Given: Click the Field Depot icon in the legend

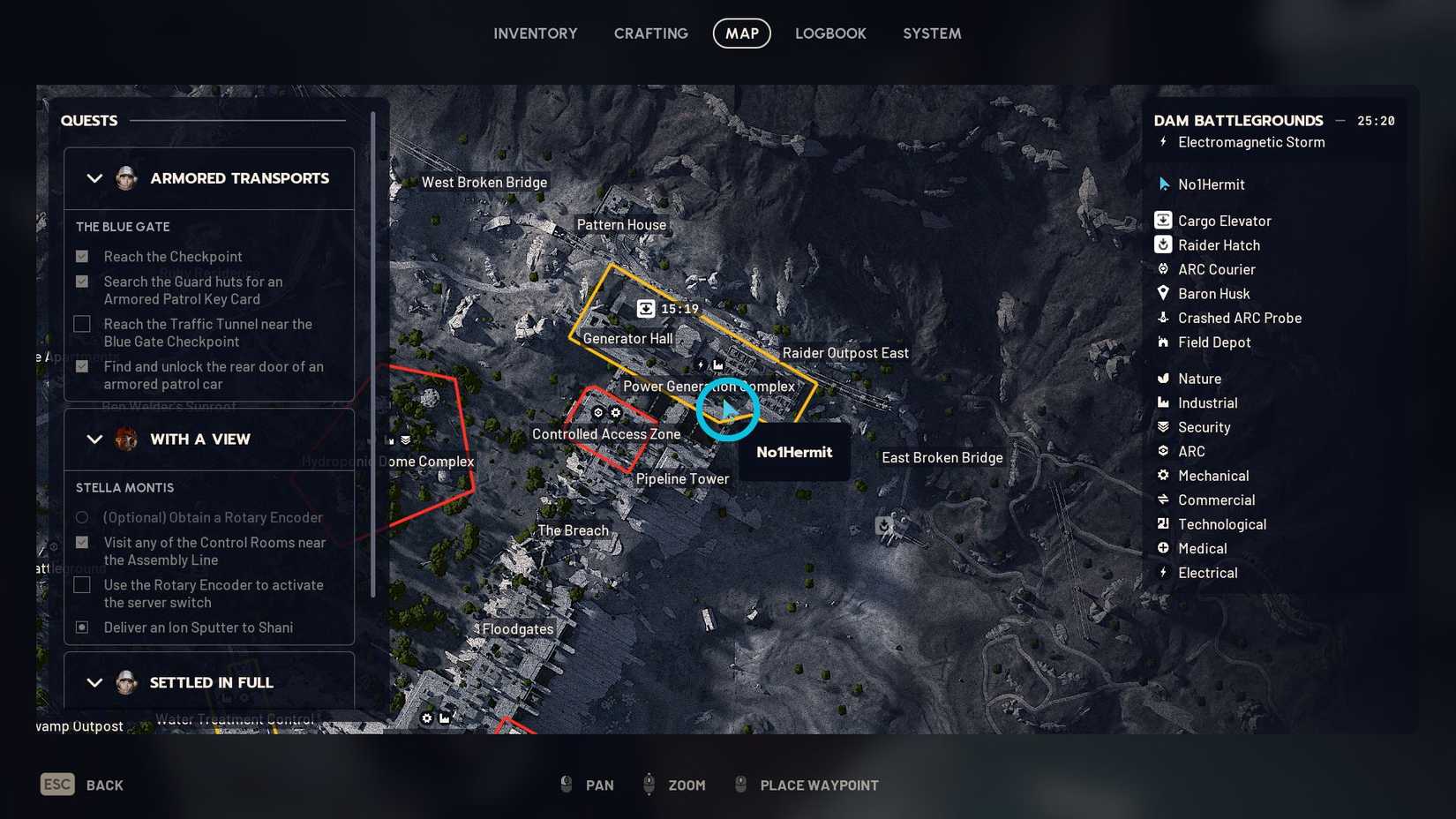Looking at the screenshot, I should pos(1162,342).
